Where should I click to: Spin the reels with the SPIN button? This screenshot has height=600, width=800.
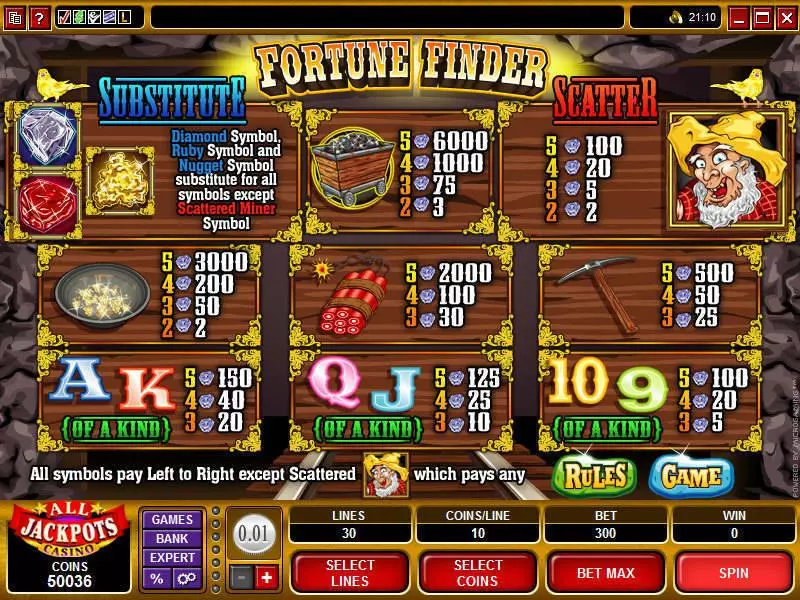pos(734,571)
